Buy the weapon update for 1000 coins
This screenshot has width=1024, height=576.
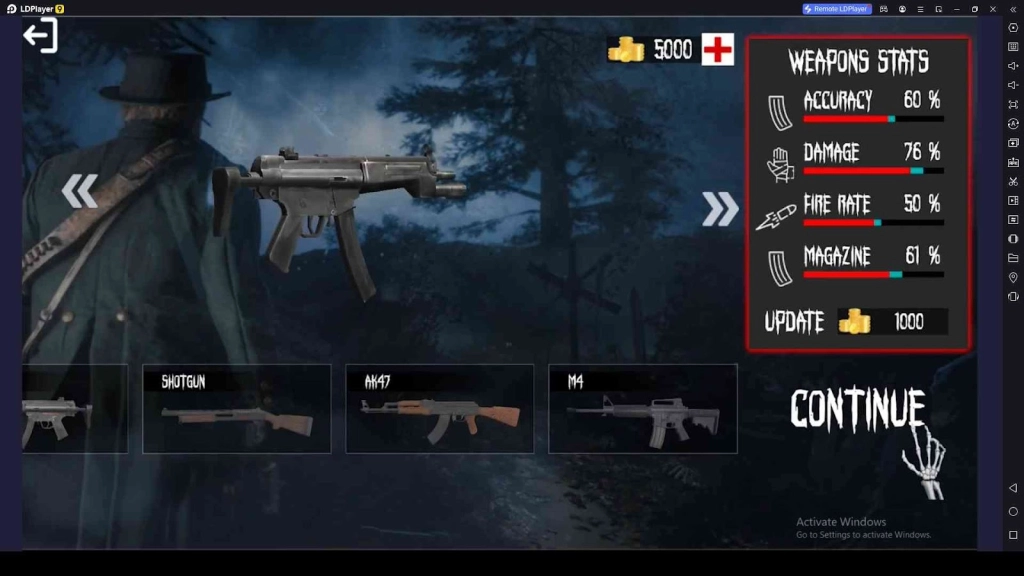(857, 322)
